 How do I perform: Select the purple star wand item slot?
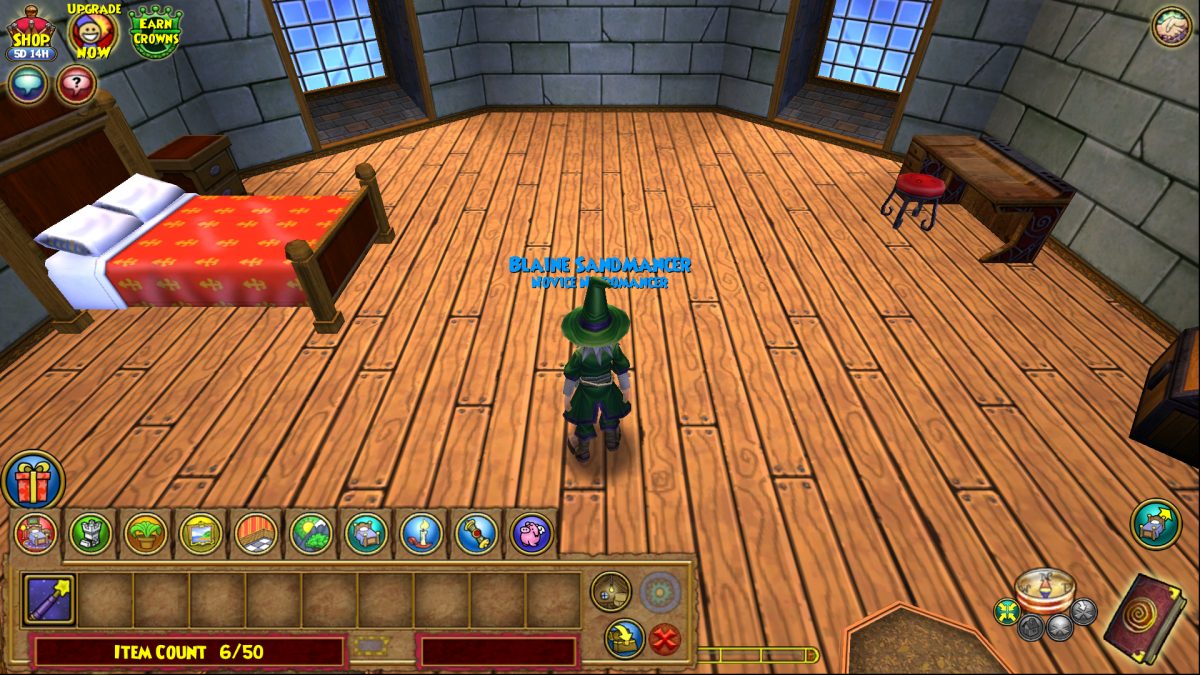[x=48, y=599]
